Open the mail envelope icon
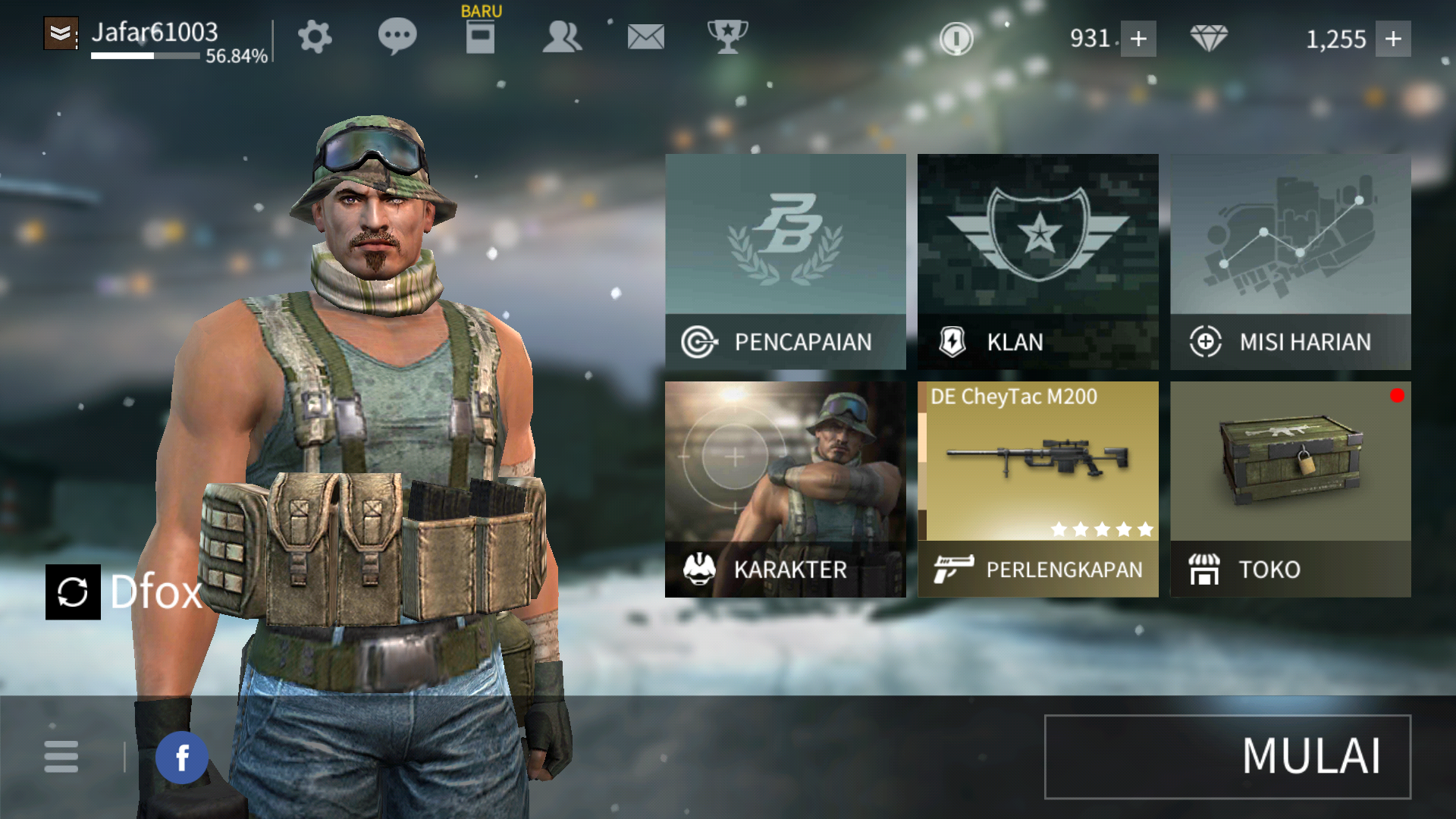 click(645, 36)
